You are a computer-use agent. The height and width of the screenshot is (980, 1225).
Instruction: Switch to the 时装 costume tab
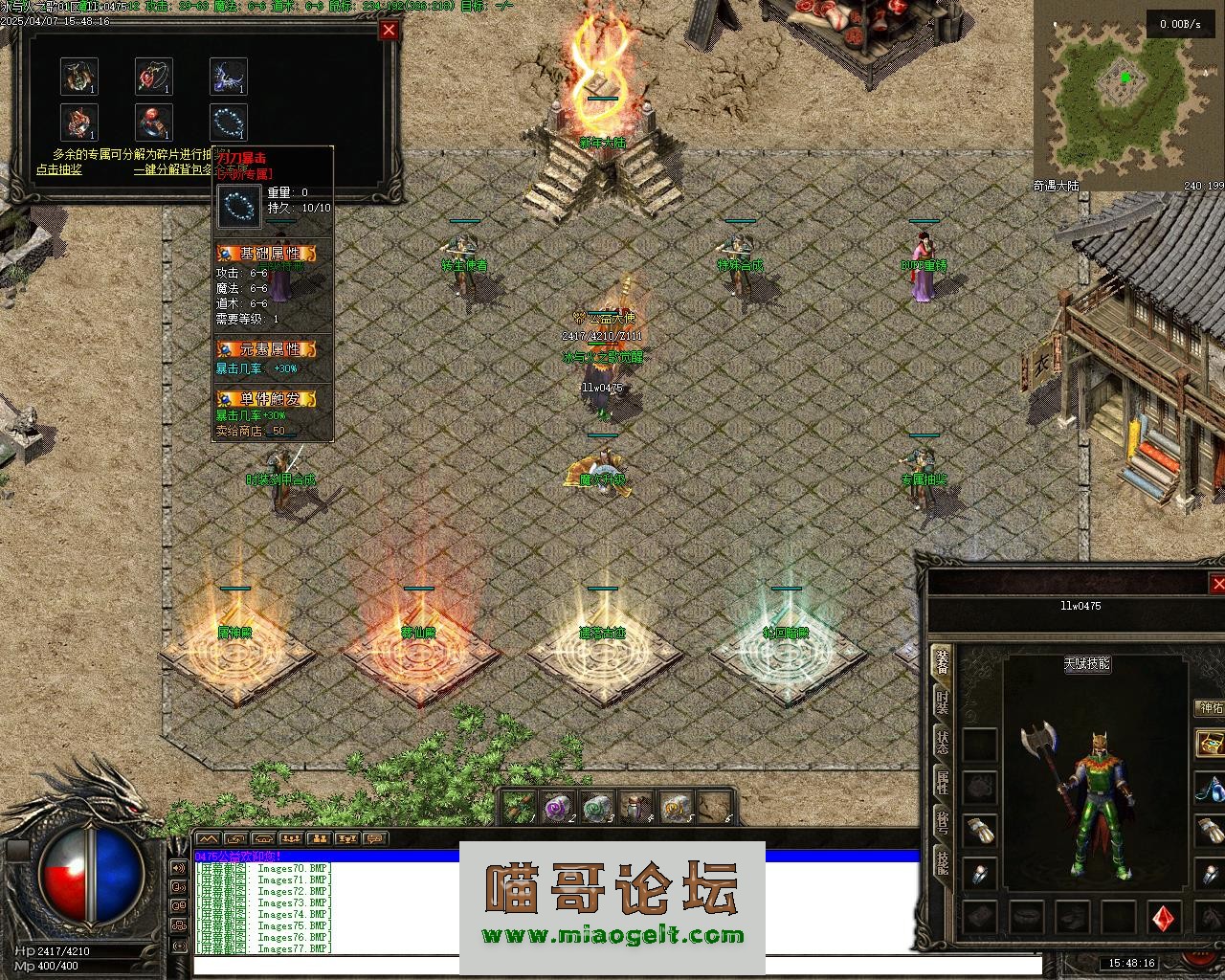(943, 704)
